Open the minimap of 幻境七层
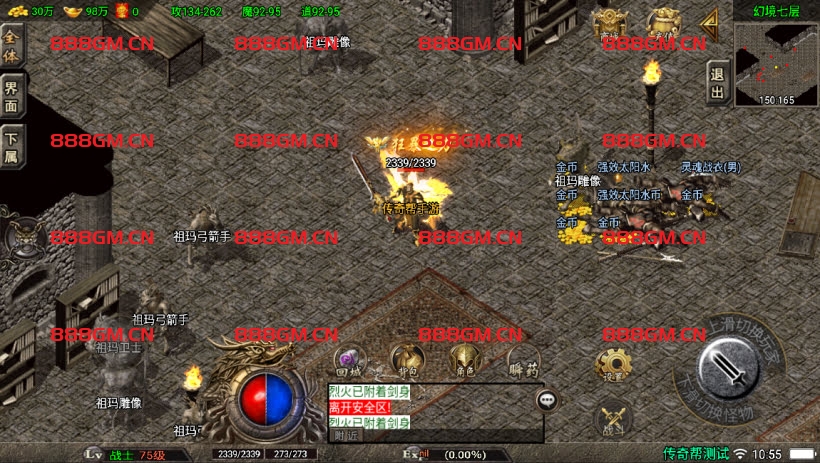This screenshot has height=463, width=820. [x=776, y=62]
